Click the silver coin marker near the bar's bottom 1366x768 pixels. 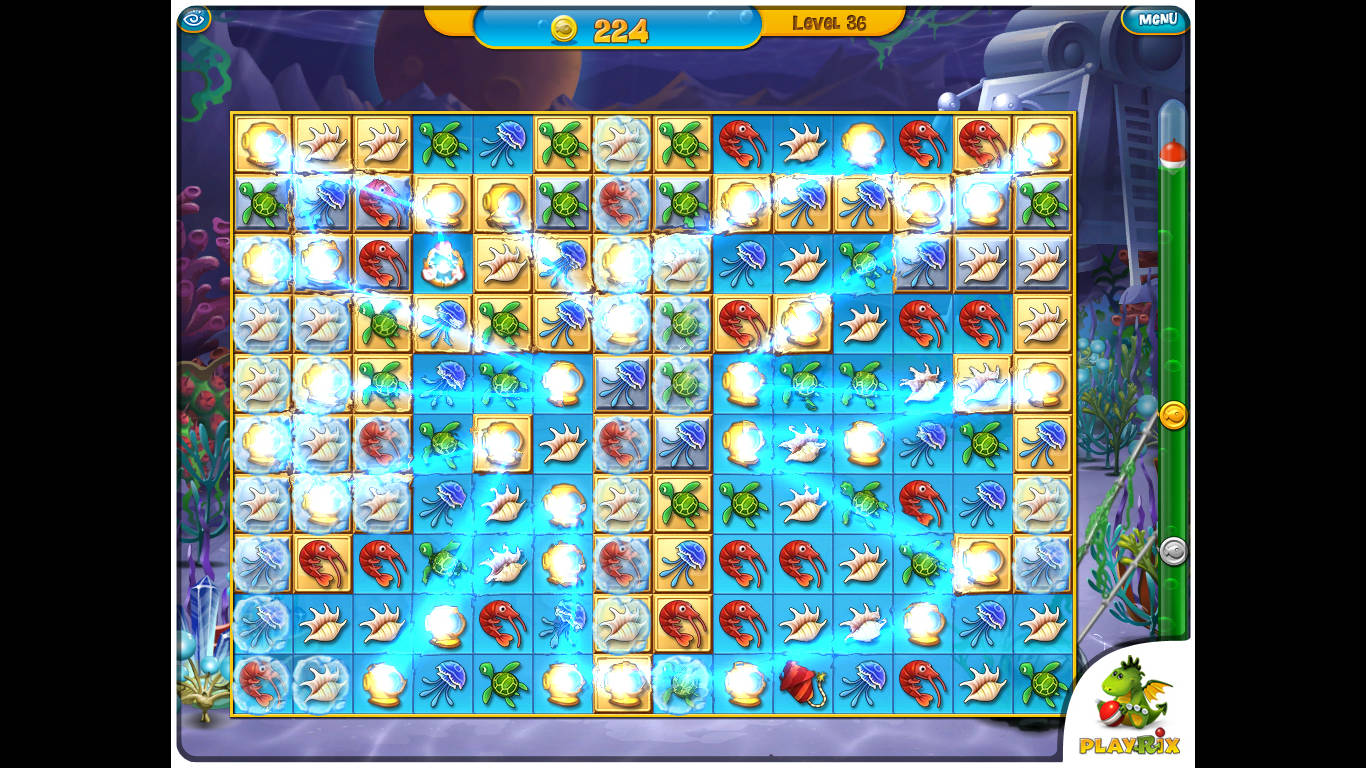[1175, 551]
